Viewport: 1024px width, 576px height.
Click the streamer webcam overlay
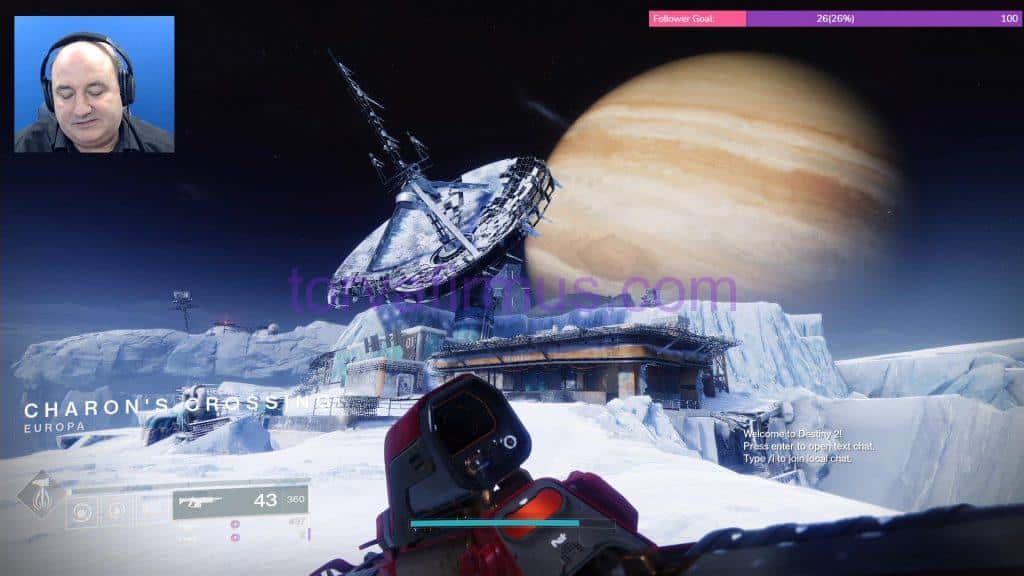(94, 84)
